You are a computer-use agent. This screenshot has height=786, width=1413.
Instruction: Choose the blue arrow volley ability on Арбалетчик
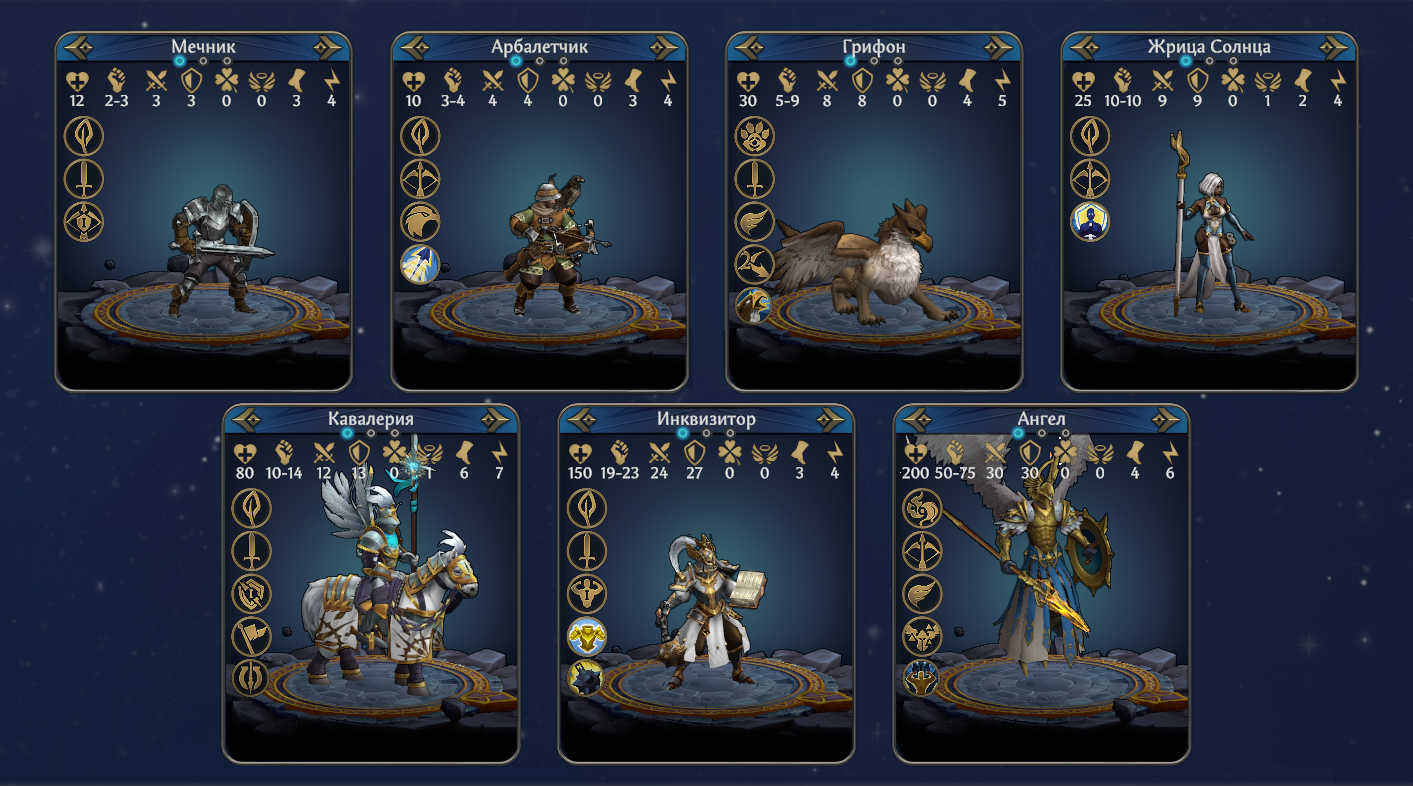coord(420,263)
